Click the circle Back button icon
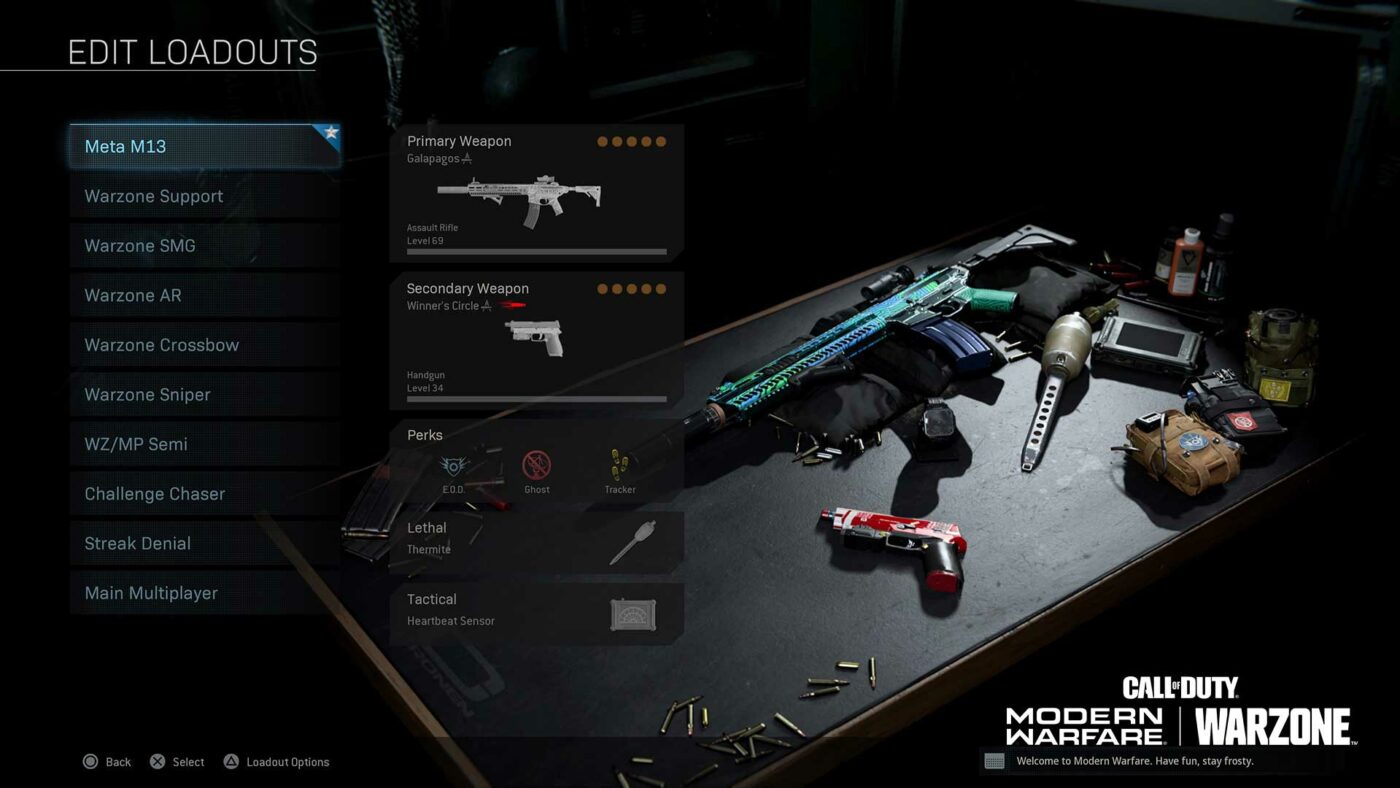Viewport: 1400px width, 788px height. click(x=91, y=762)
